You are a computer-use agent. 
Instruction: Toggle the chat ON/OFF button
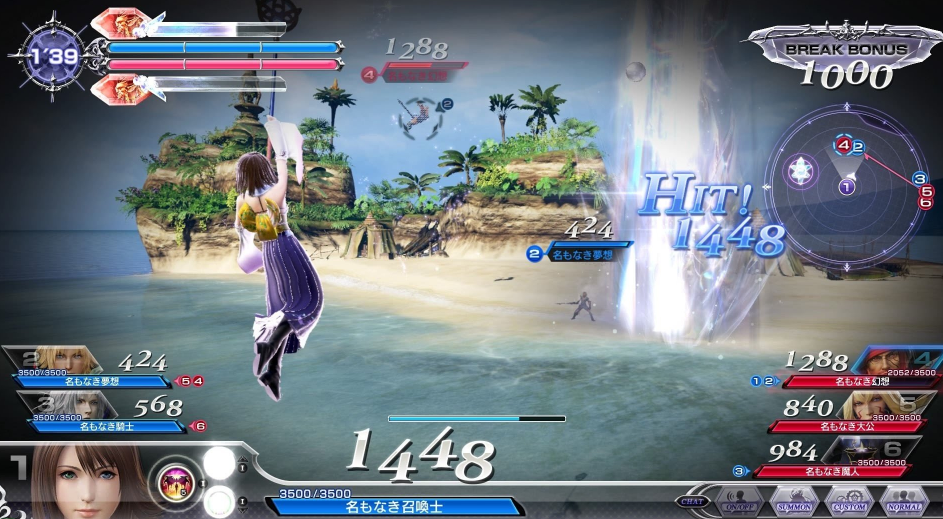pyautogui.click(x=739, y=502)
